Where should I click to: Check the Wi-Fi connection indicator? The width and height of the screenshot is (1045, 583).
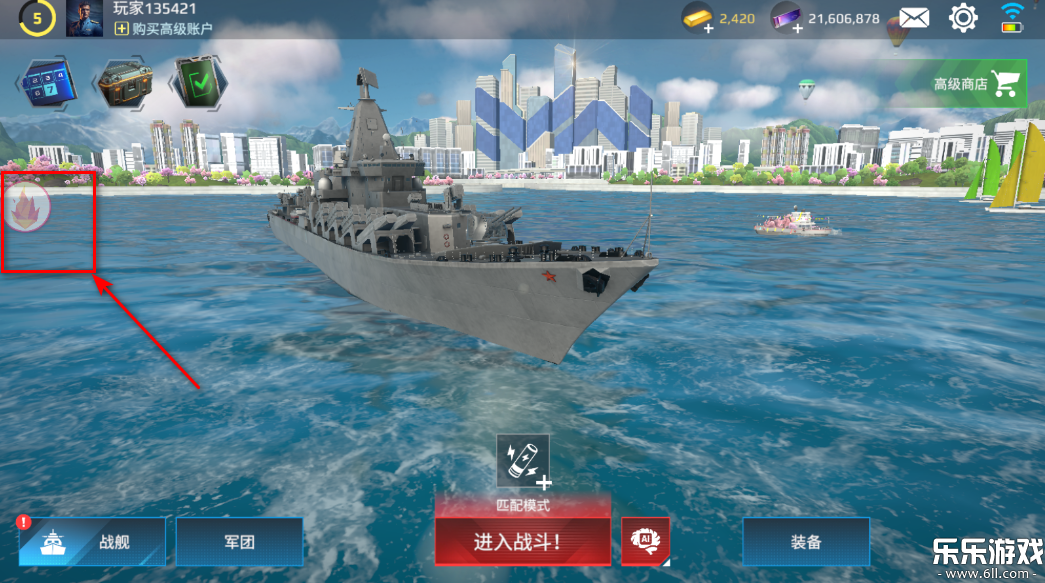pos(1013,17)
